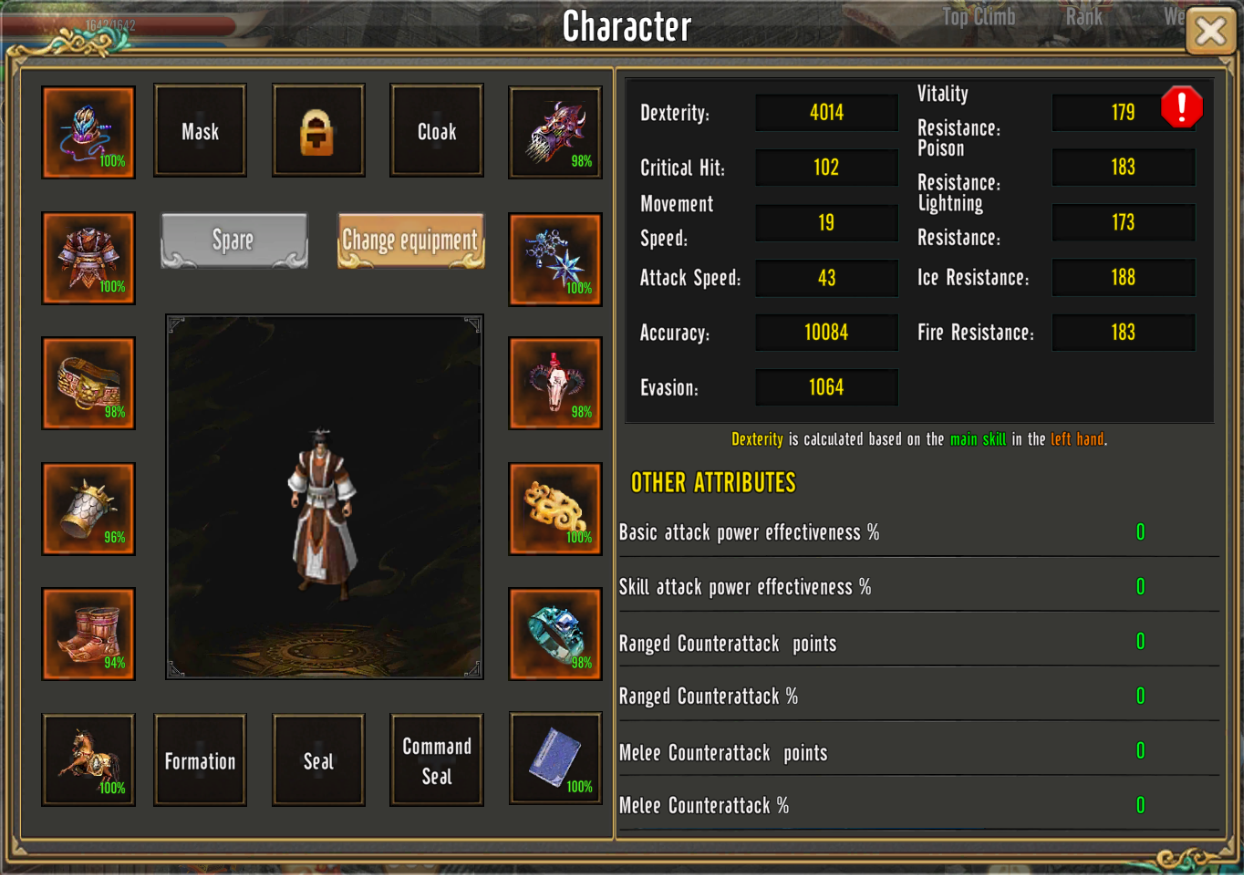
Task: Close the Character window
Action: coord(1210,32)
